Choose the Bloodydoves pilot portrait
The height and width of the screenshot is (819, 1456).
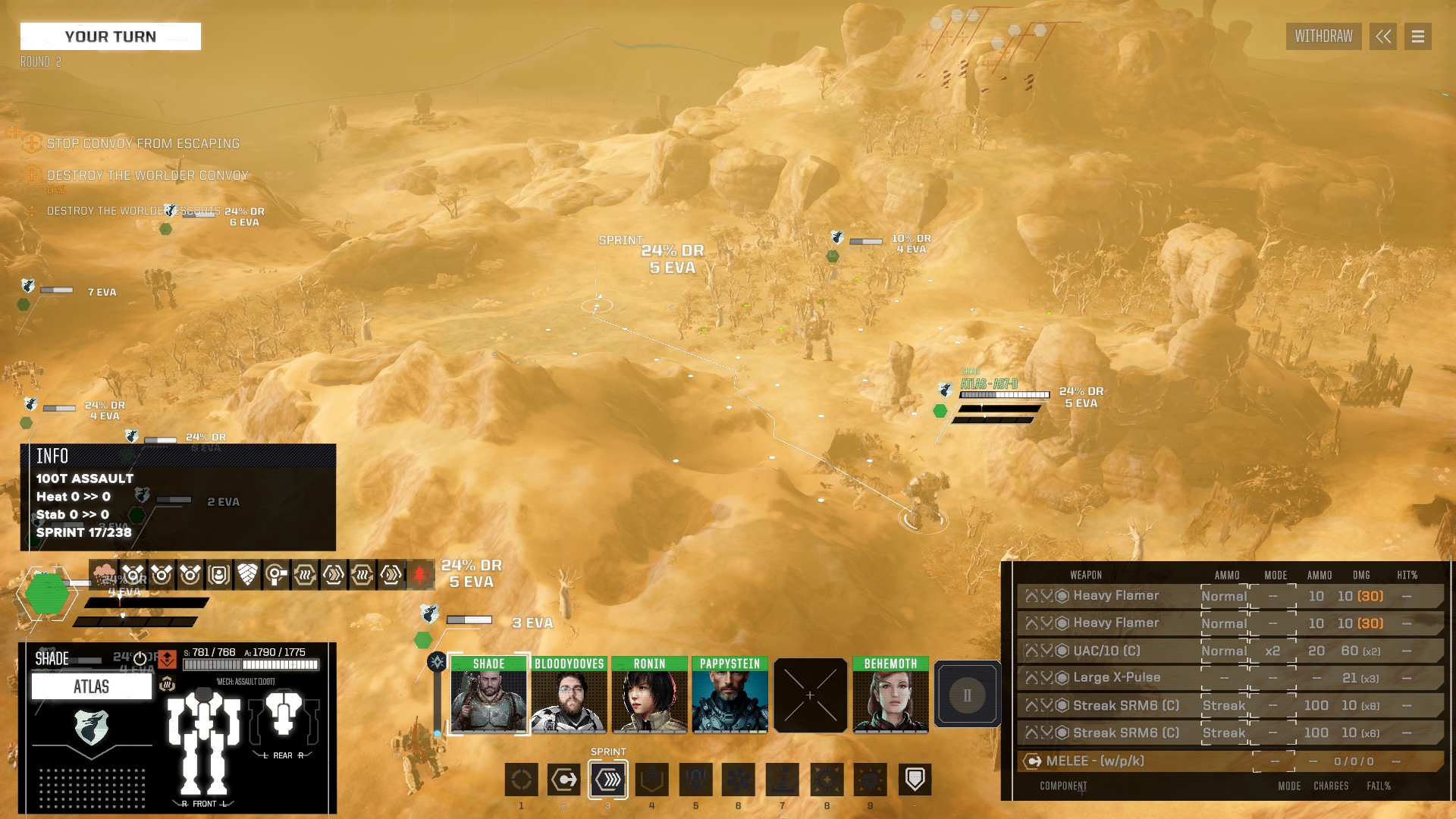click(x=569, y=695)
